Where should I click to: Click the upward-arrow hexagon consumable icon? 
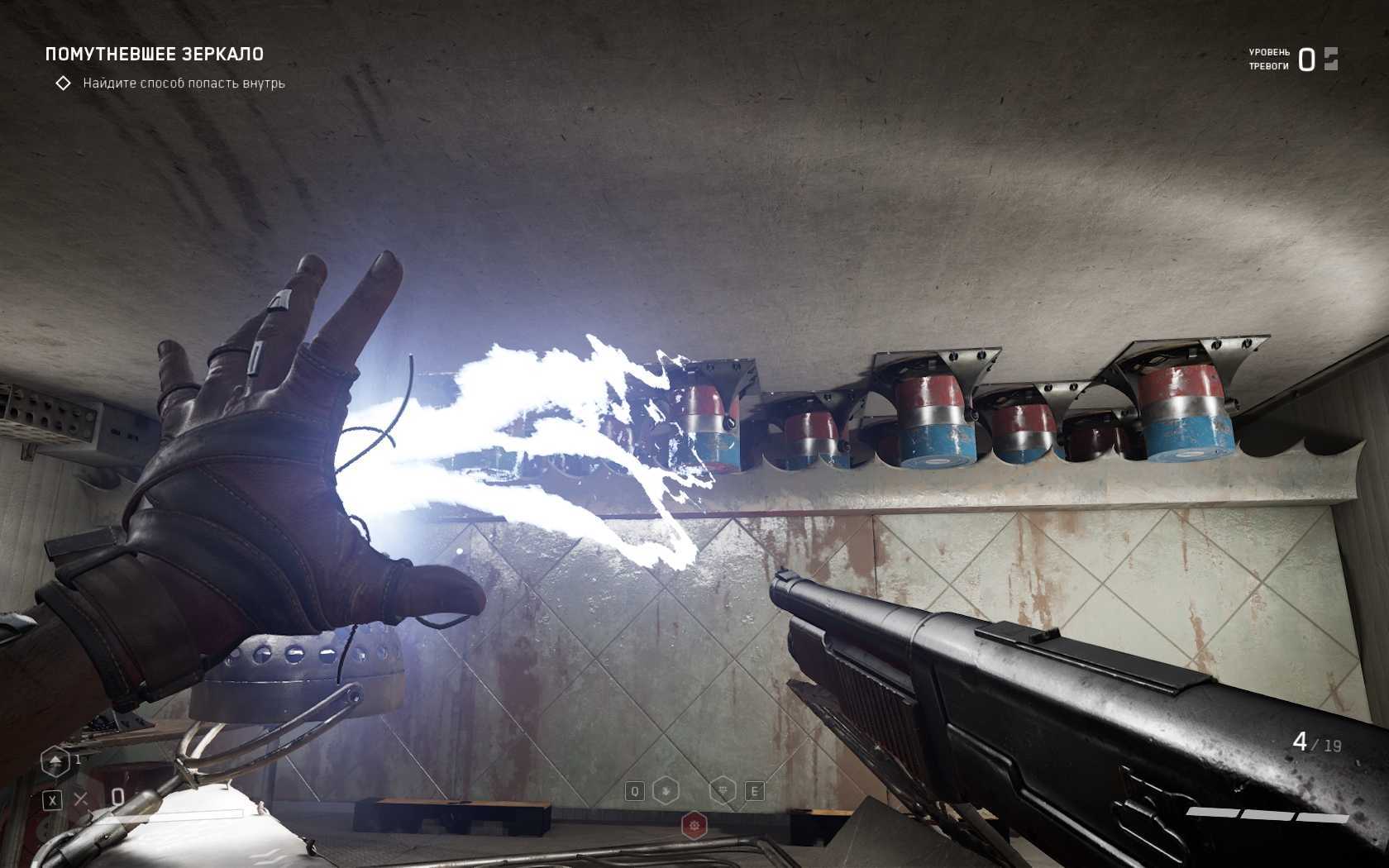point(55,761)
